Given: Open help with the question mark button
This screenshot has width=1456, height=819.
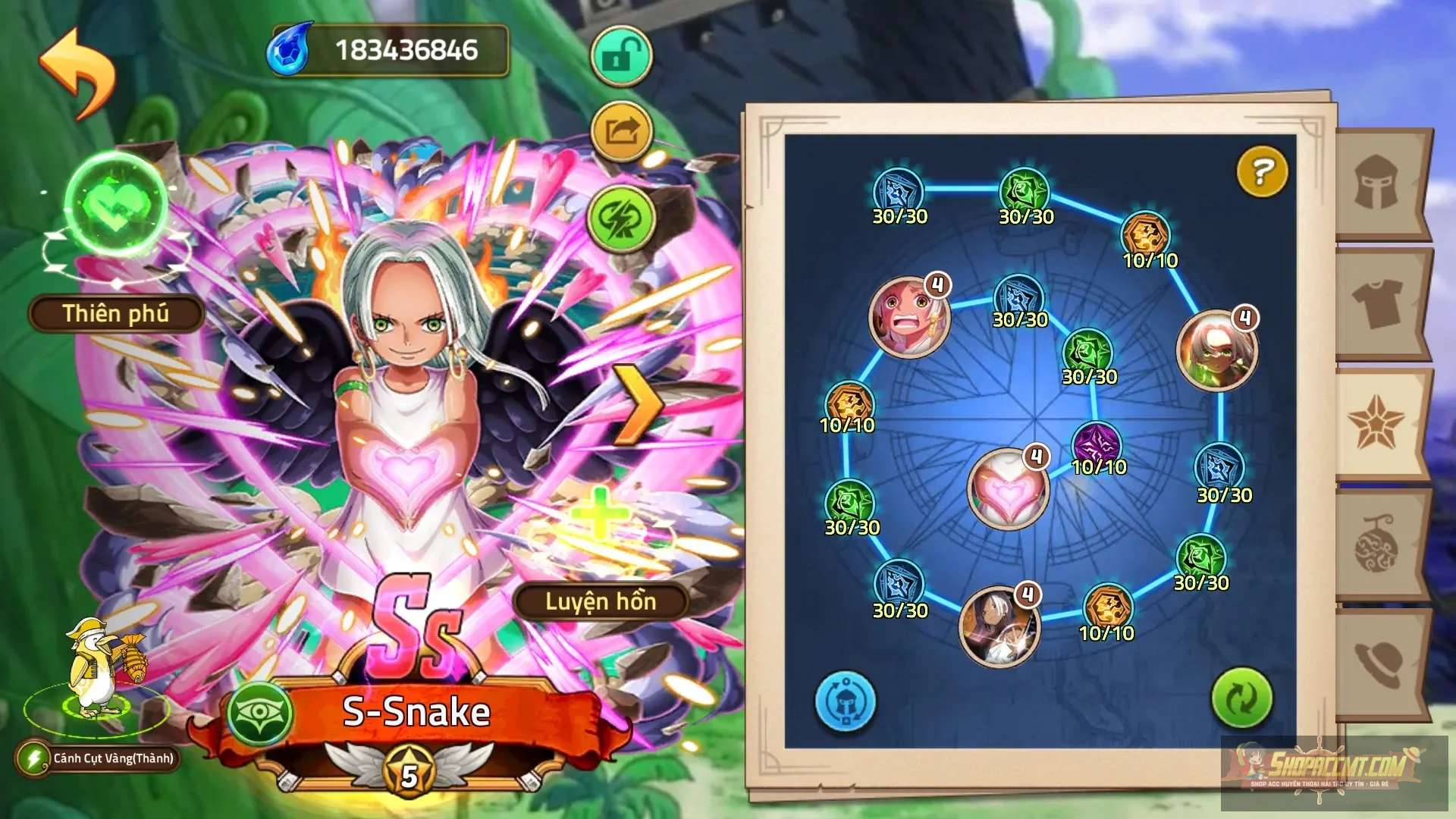Looking at the screenshot, I should 1261,172.
